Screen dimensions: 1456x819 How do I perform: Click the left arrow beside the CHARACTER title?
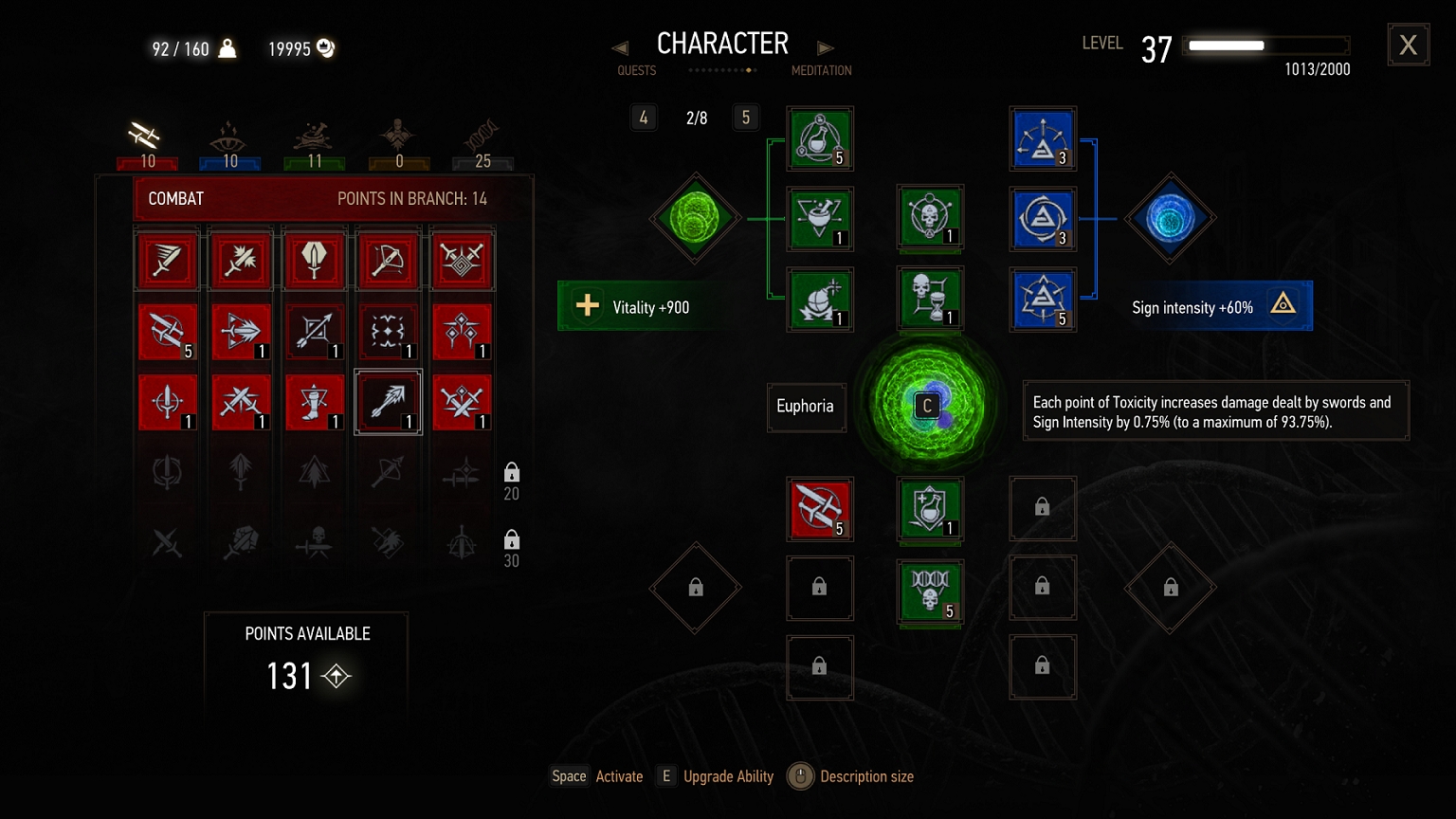(620, 46)
